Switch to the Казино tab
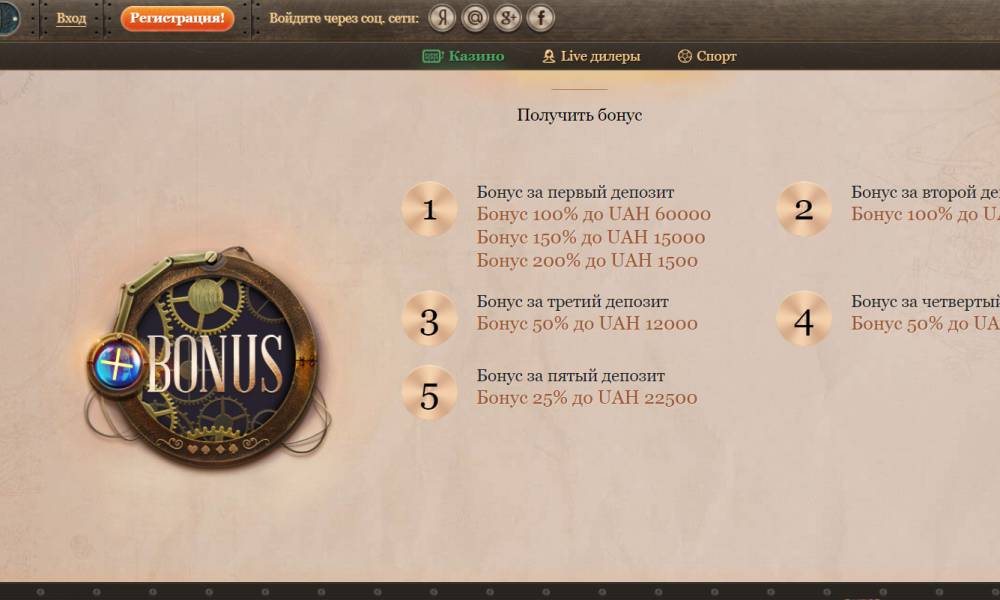 [464, 56]
